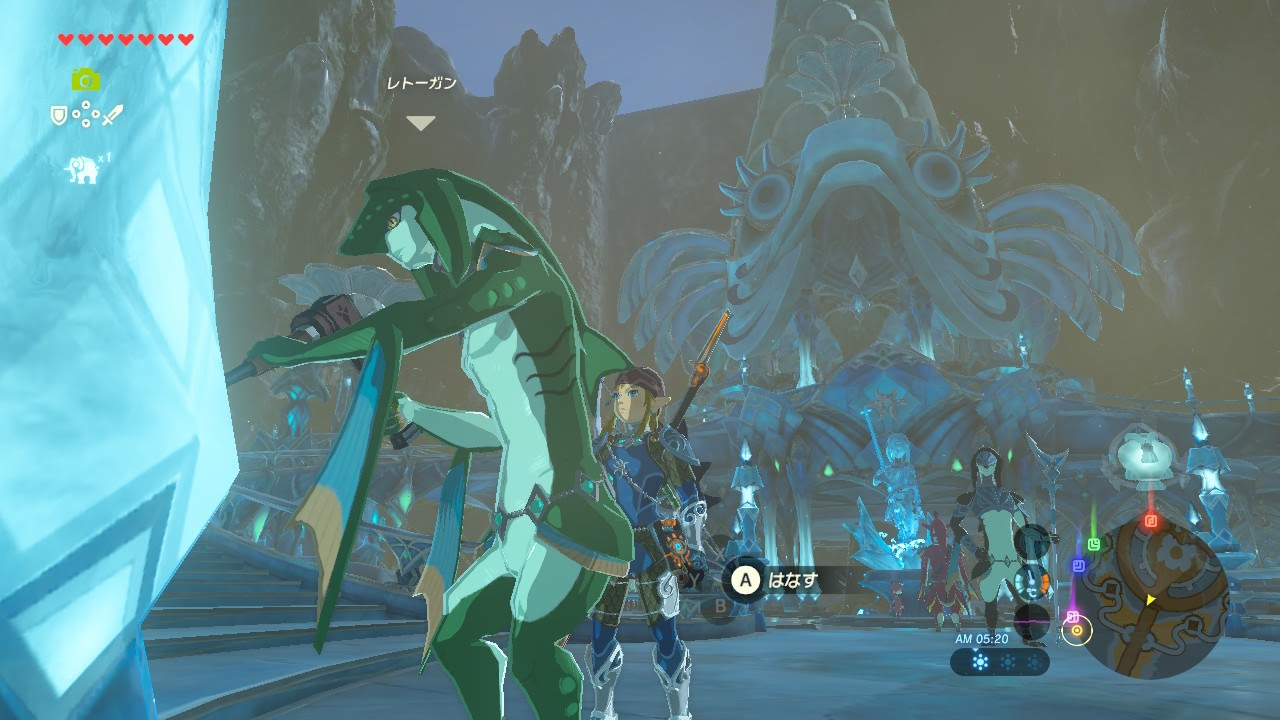Viewport: 1280px width, 720px height.
Task: Pick the pink map marker
Action: point(1072,616)
